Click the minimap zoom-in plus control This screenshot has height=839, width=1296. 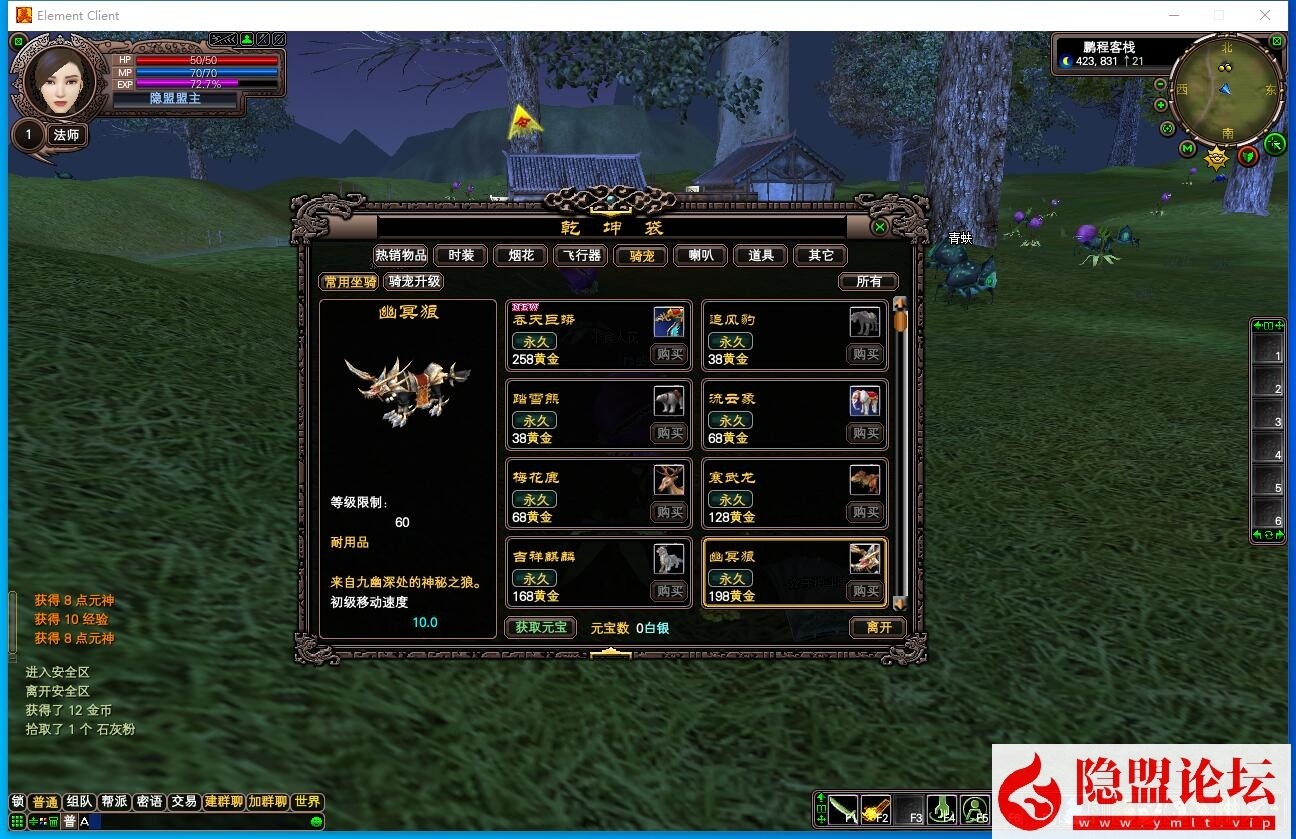point(1159,103)
